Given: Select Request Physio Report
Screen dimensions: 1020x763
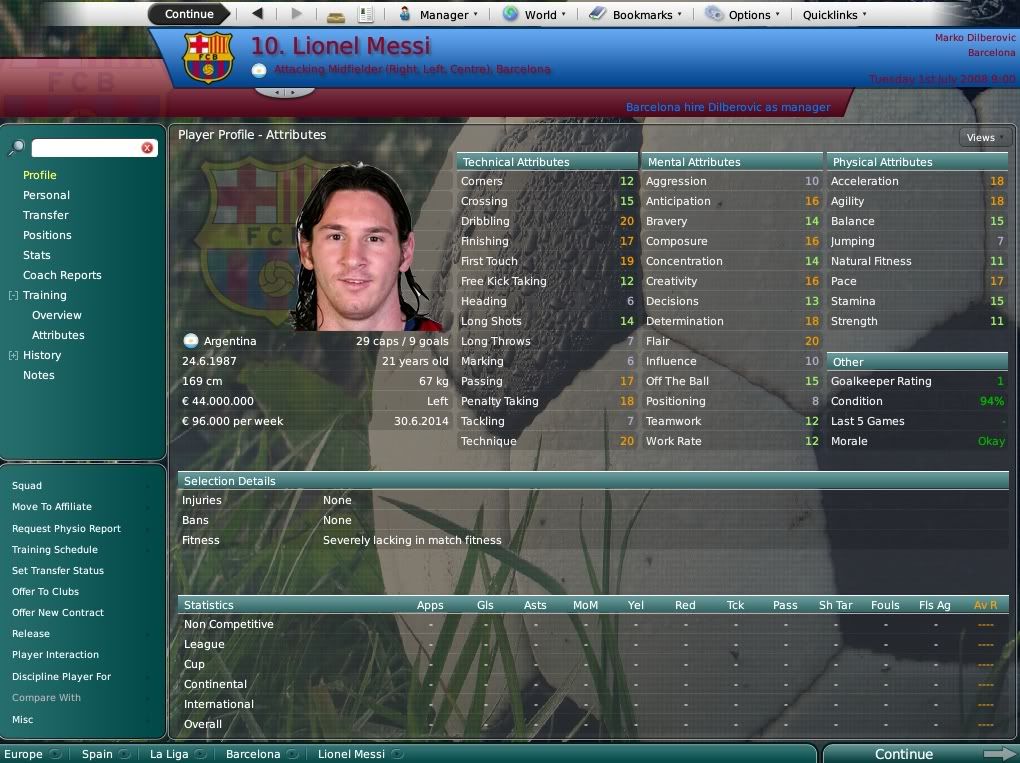Looking at the screenshot, I should click(66, 528).
